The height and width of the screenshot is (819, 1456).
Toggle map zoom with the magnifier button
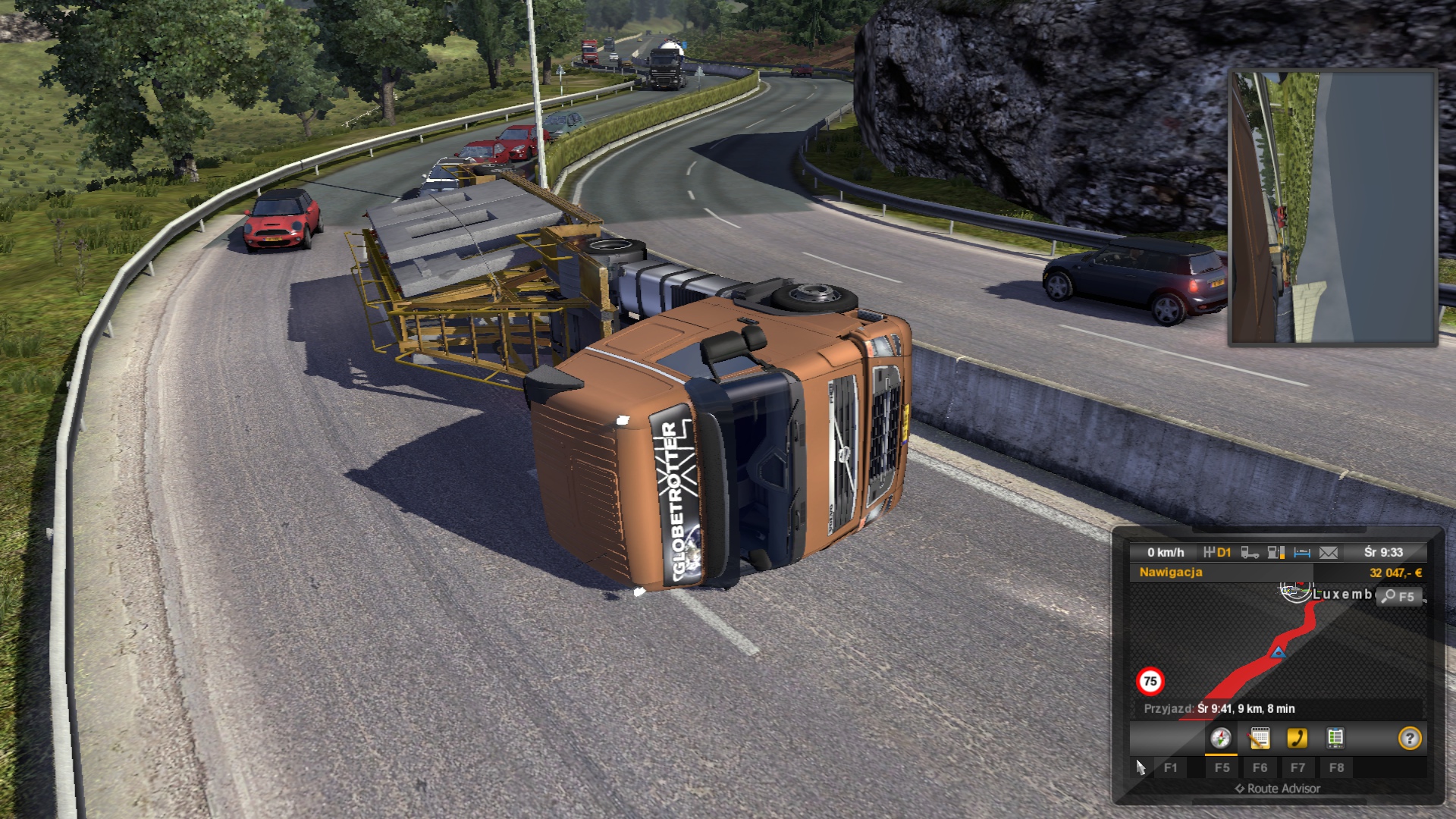point(1398,597)
